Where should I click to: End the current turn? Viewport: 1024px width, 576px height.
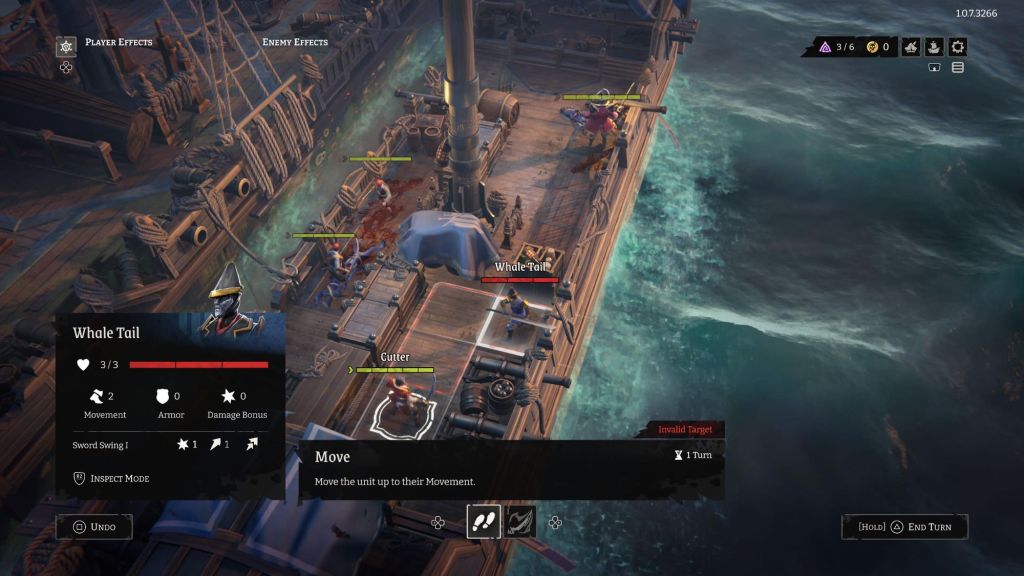pos(904,527)
